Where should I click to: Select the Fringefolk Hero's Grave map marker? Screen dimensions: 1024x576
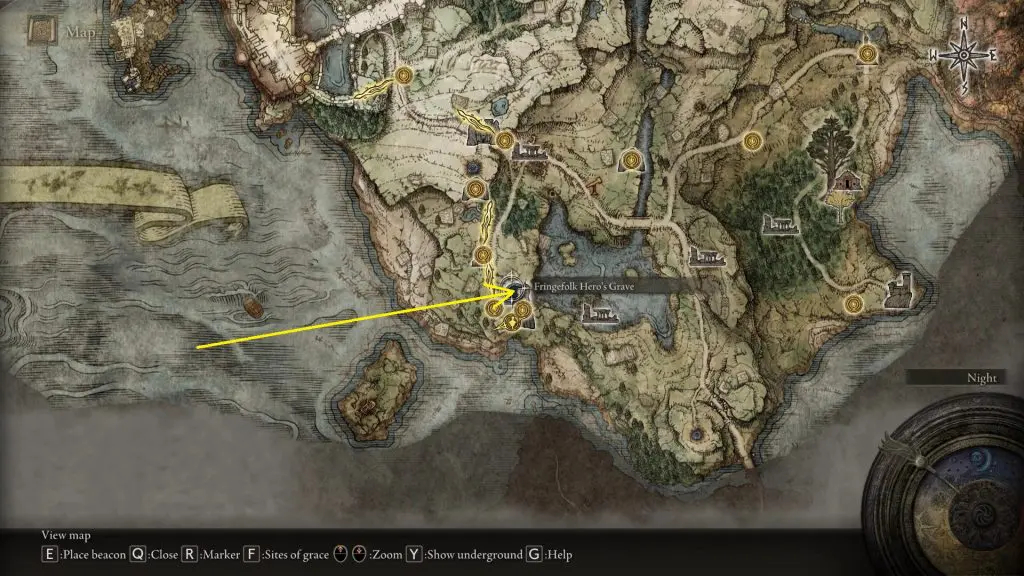tap(516, 290)
